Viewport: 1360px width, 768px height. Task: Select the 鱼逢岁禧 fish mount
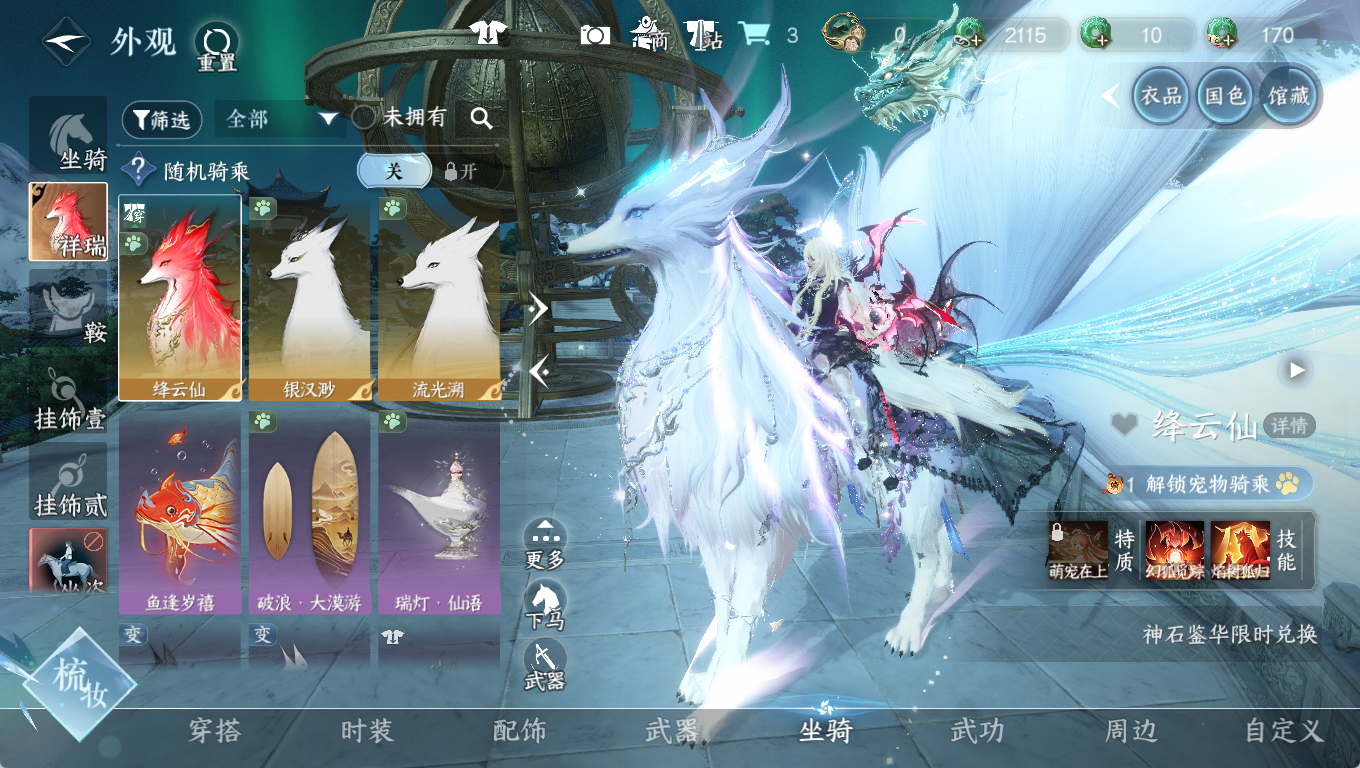pyautogui.click(x=180, y=512)
